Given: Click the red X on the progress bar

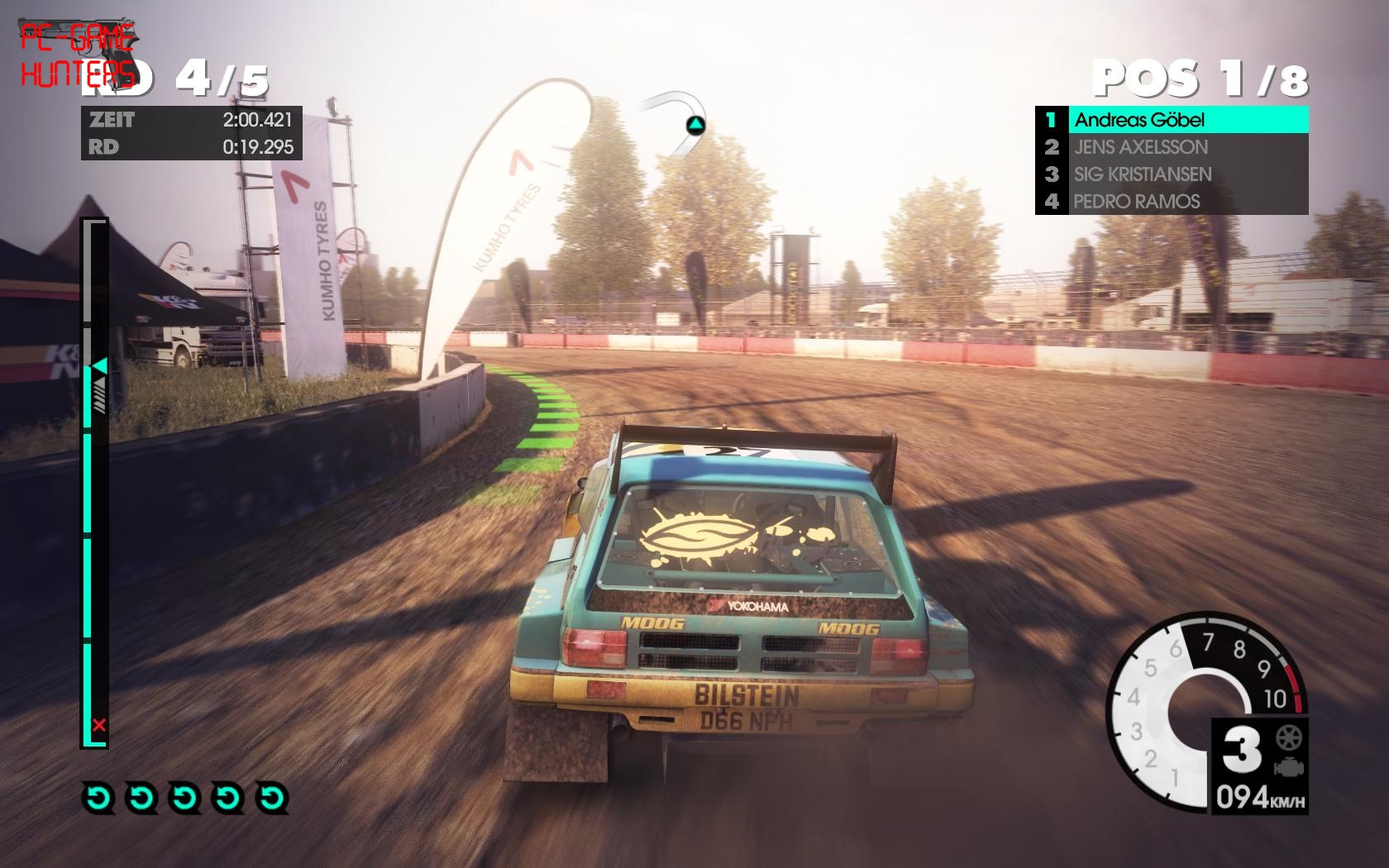Looking at the screenshot, I should point(99,726).
